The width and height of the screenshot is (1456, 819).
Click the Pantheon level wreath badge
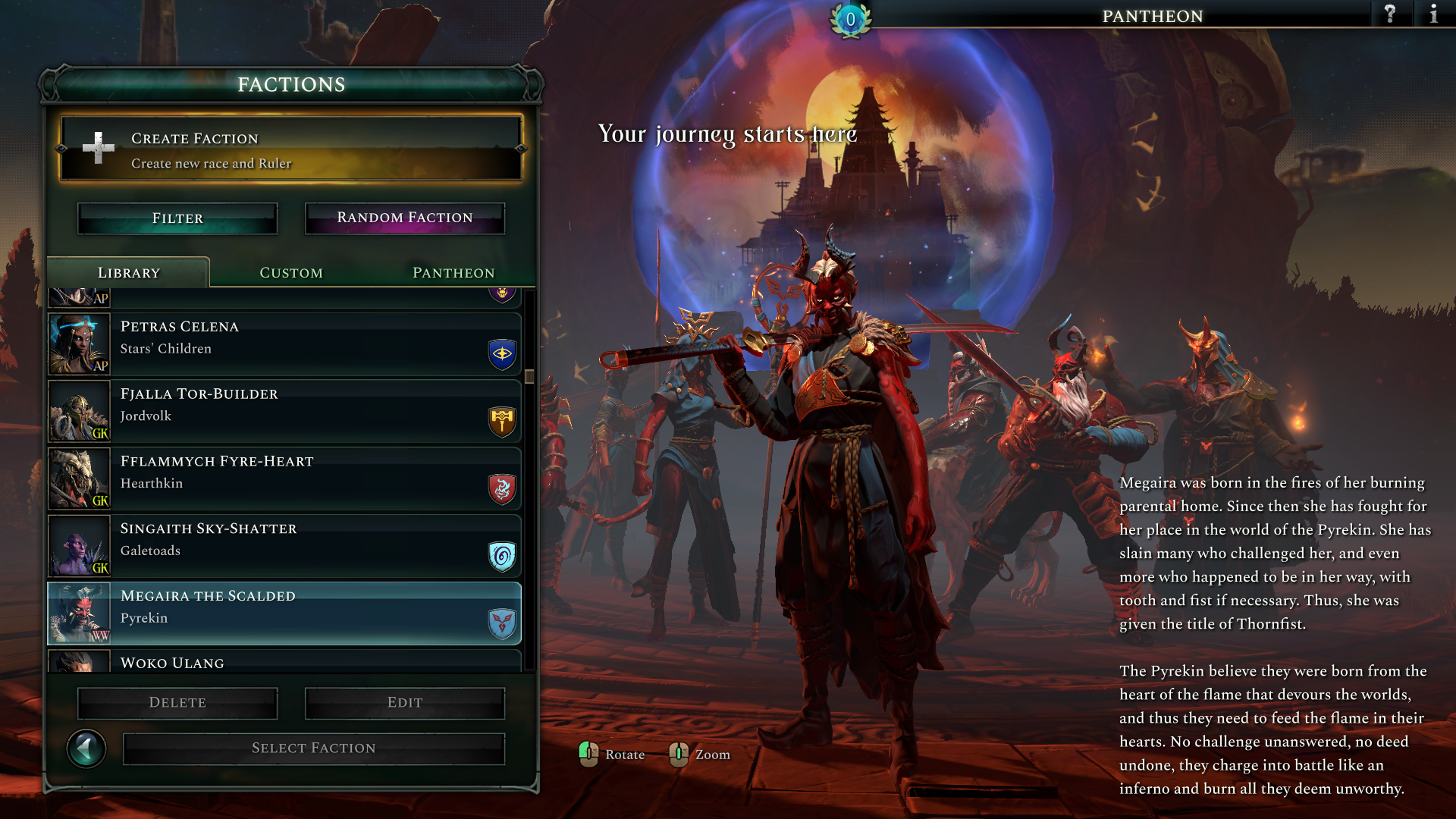pyautogui.click(x=850, y=20)
